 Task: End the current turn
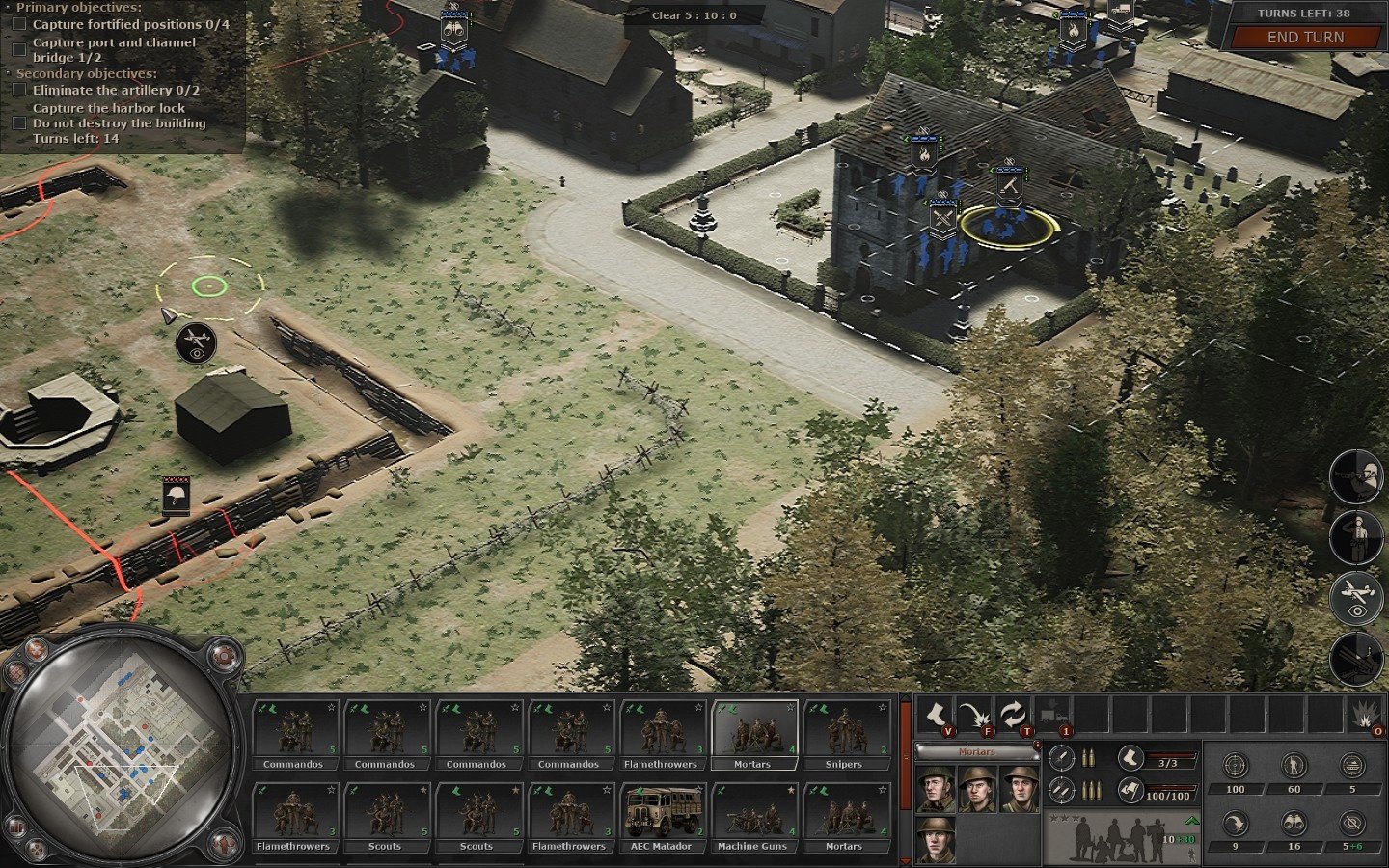coord(1304,37)
